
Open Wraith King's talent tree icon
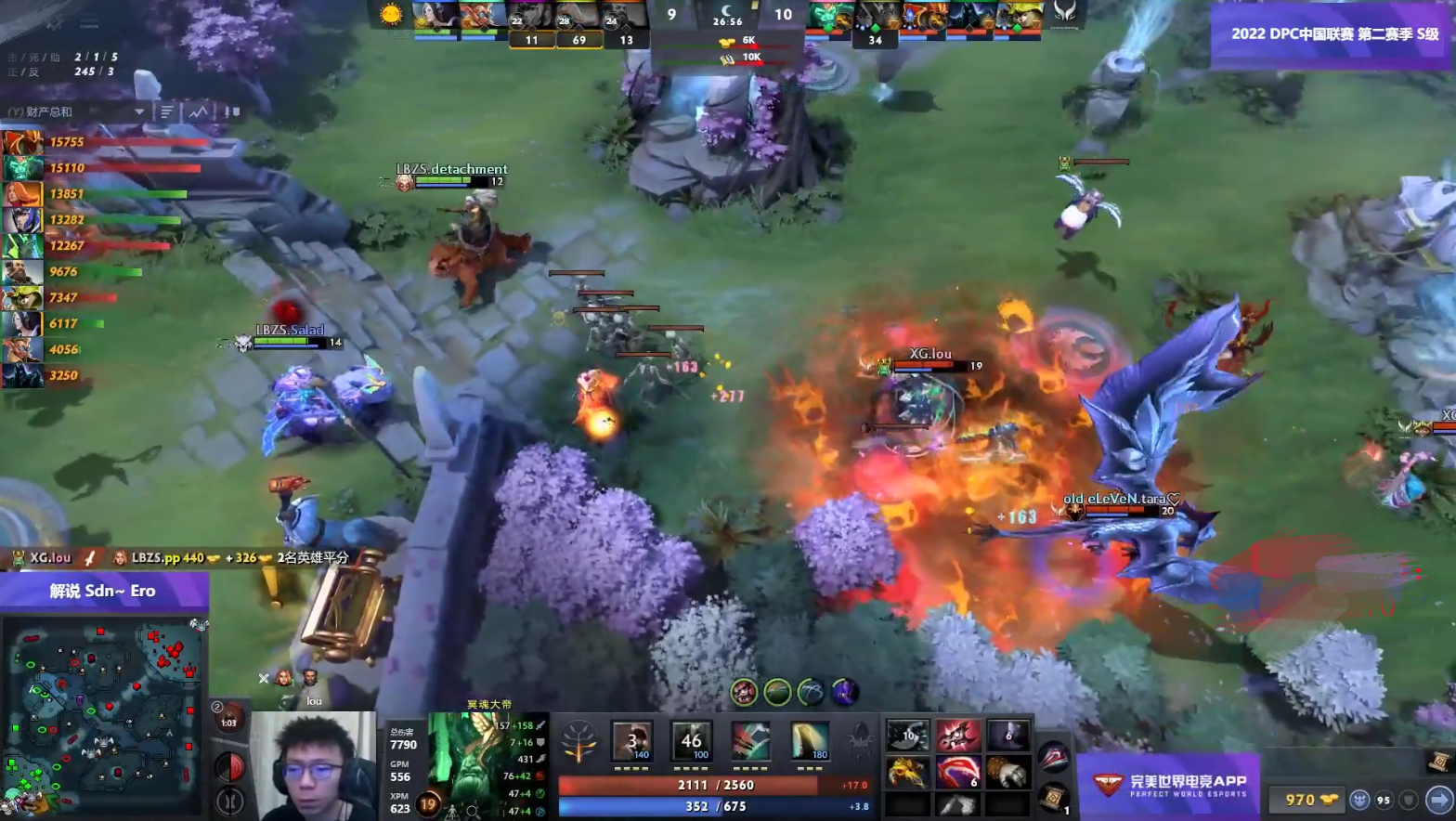coord(579,740)
